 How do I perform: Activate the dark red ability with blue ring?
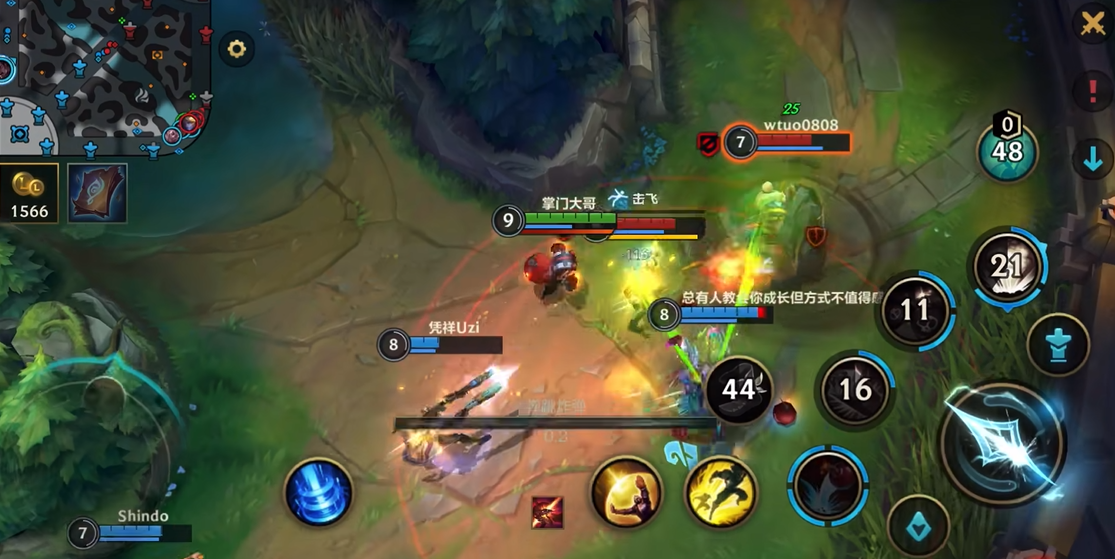[827, 485]
